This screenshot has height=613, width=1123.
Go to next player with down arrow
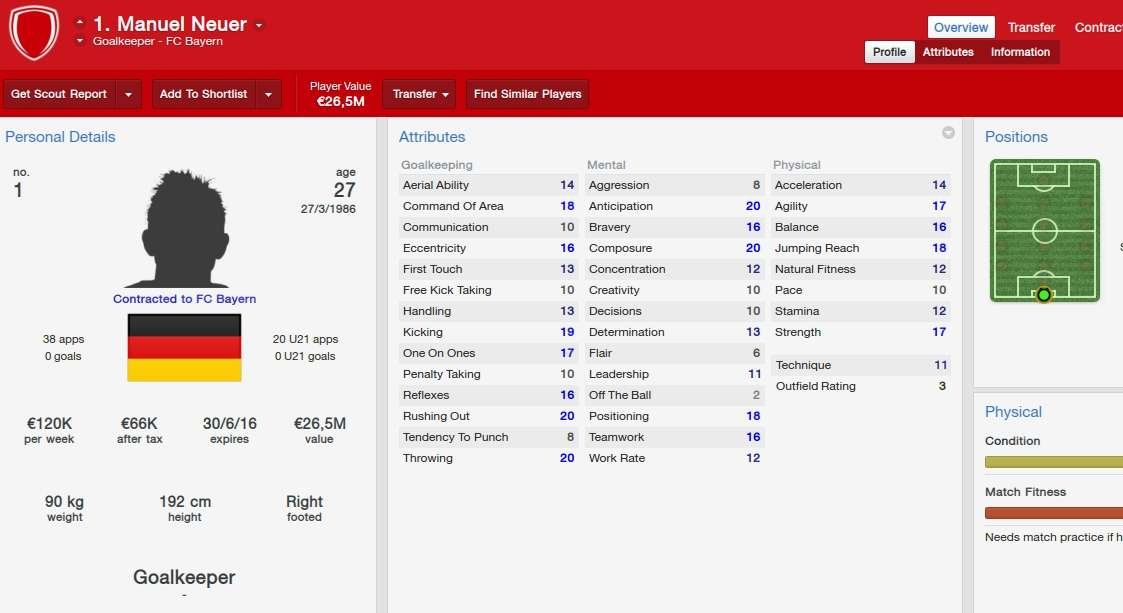tap(80, 41)
